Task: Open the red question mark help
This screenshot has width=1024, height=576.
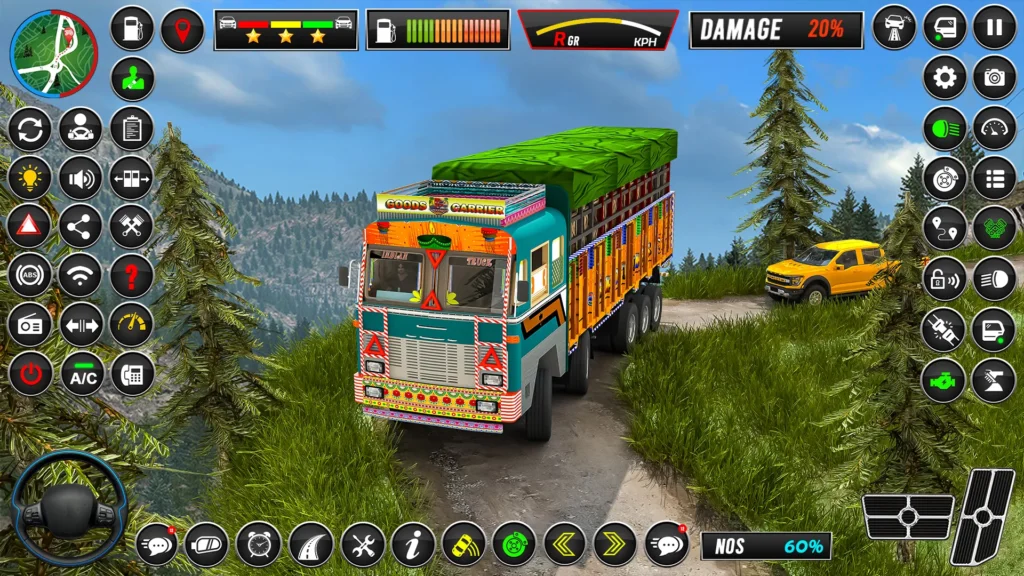Action: tap(131, 275)
